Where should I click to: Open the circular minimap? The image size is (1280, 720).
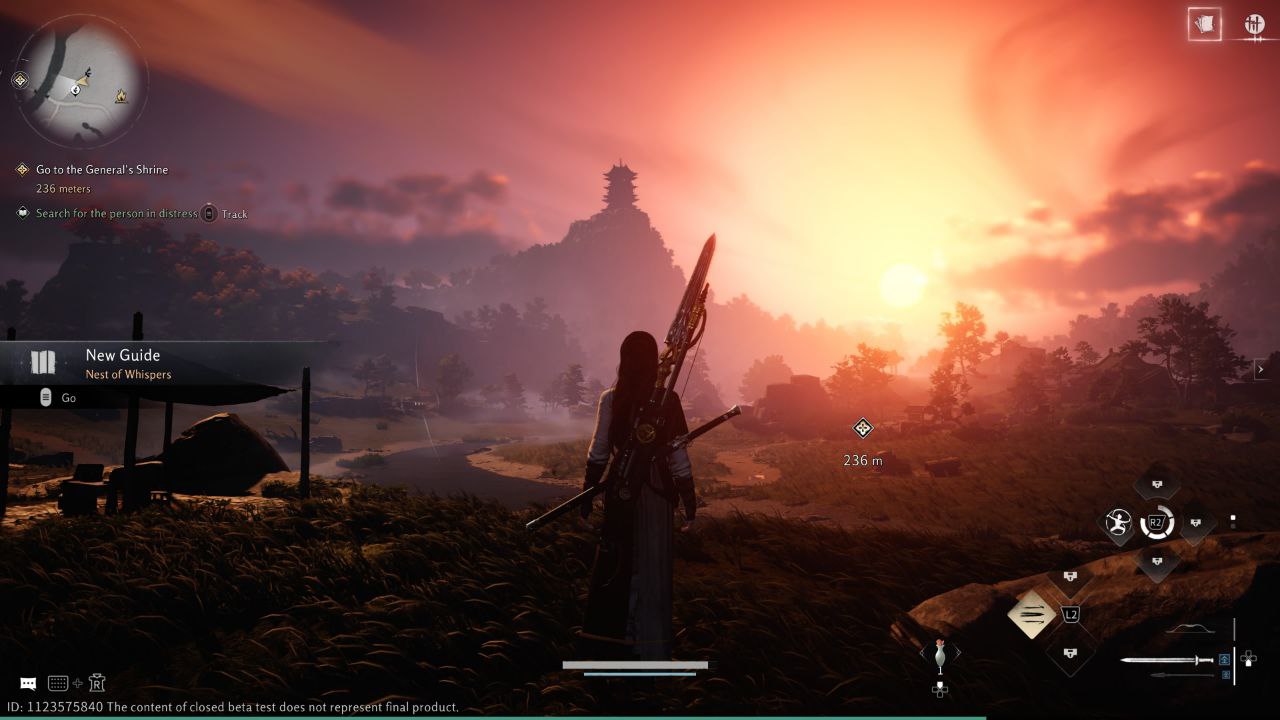point(82,82)
